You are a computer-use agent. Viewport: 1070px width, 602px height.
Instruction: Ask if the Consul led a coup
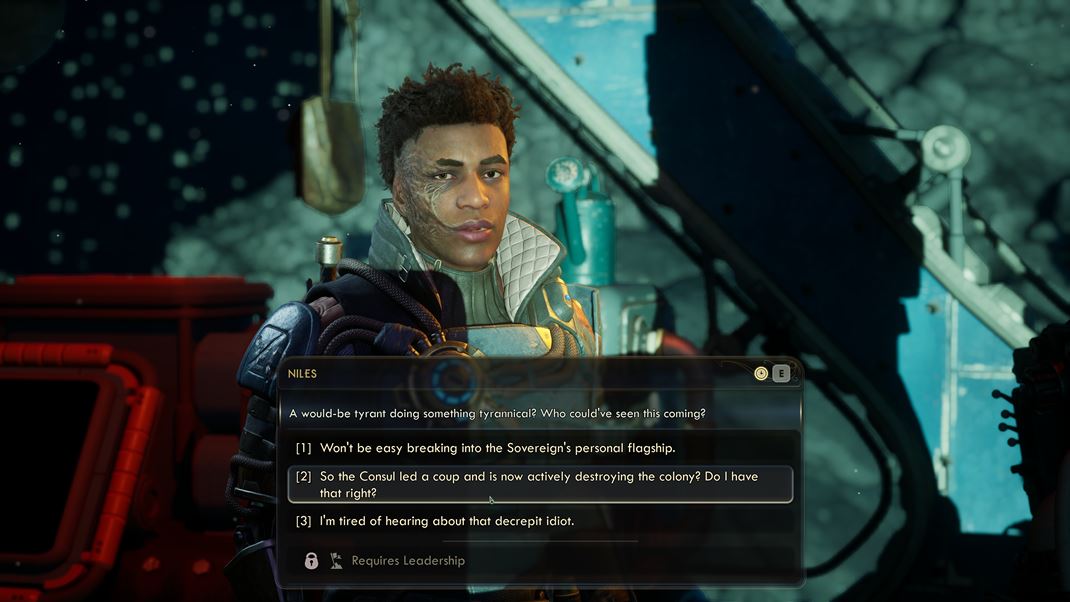(540, 485)
